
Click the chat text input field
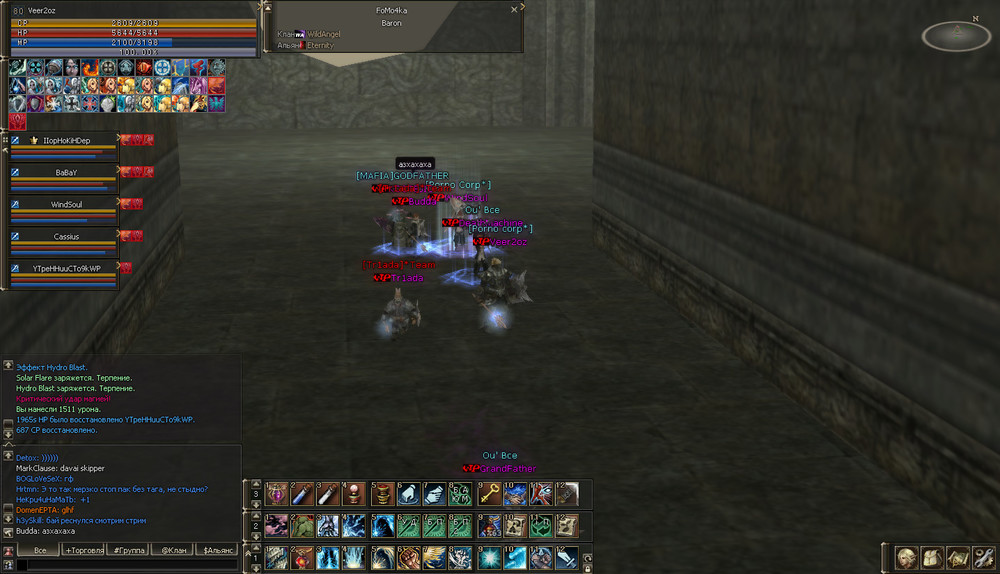(x=126, y=565)
